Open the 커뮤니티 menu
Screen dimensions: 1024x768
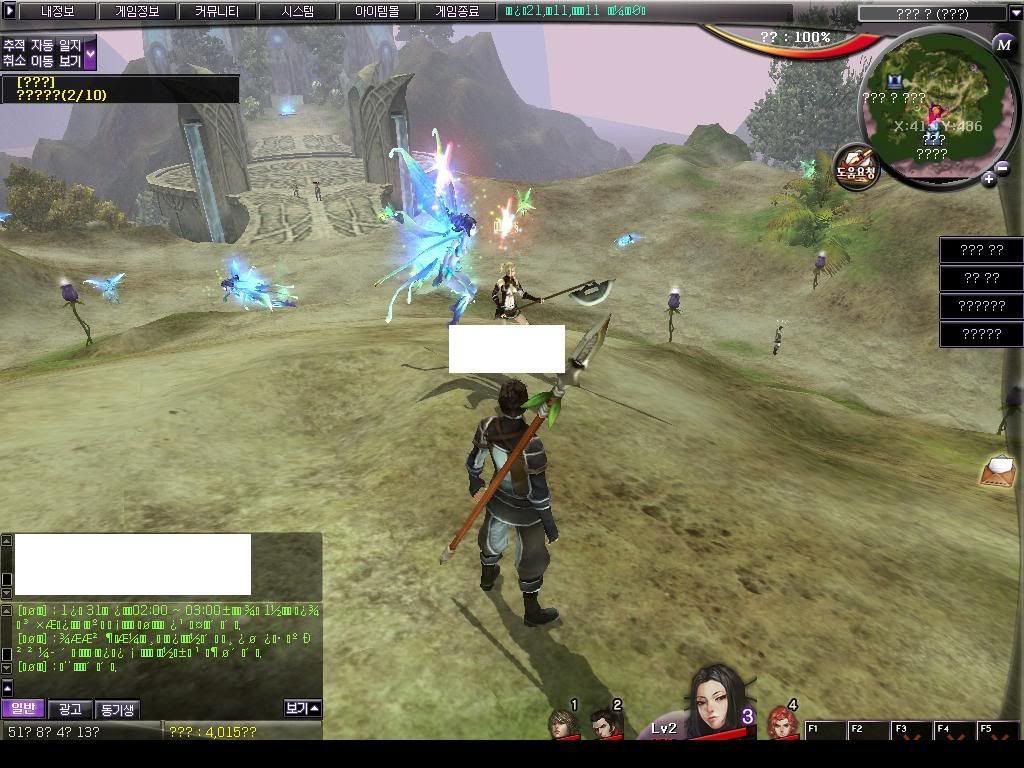pos(217,12)
